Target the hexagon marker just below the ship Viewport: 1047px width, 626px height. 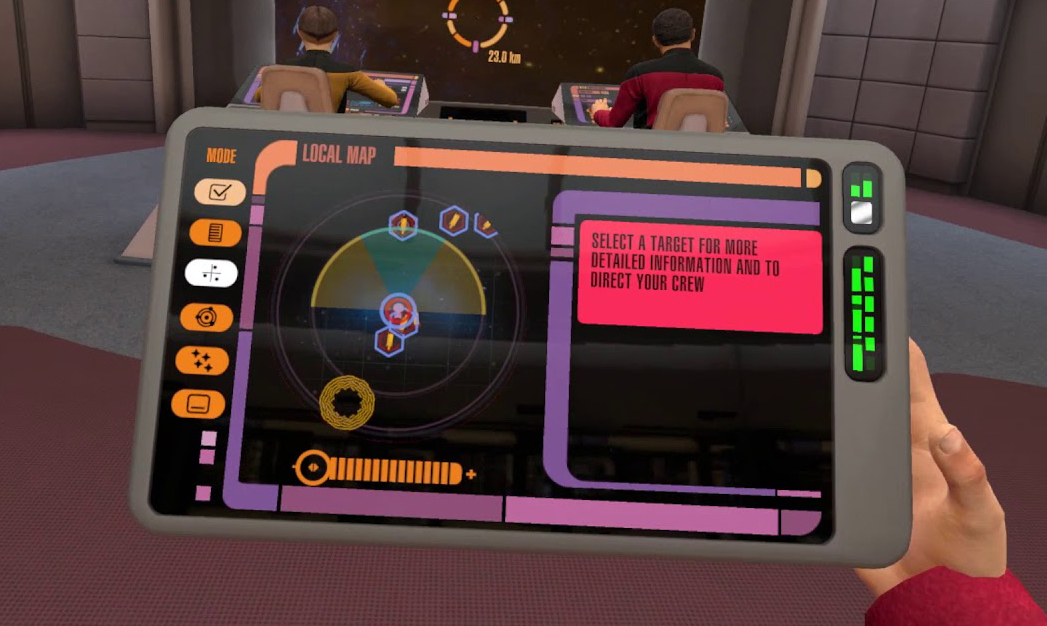click(x=387, y=342)
